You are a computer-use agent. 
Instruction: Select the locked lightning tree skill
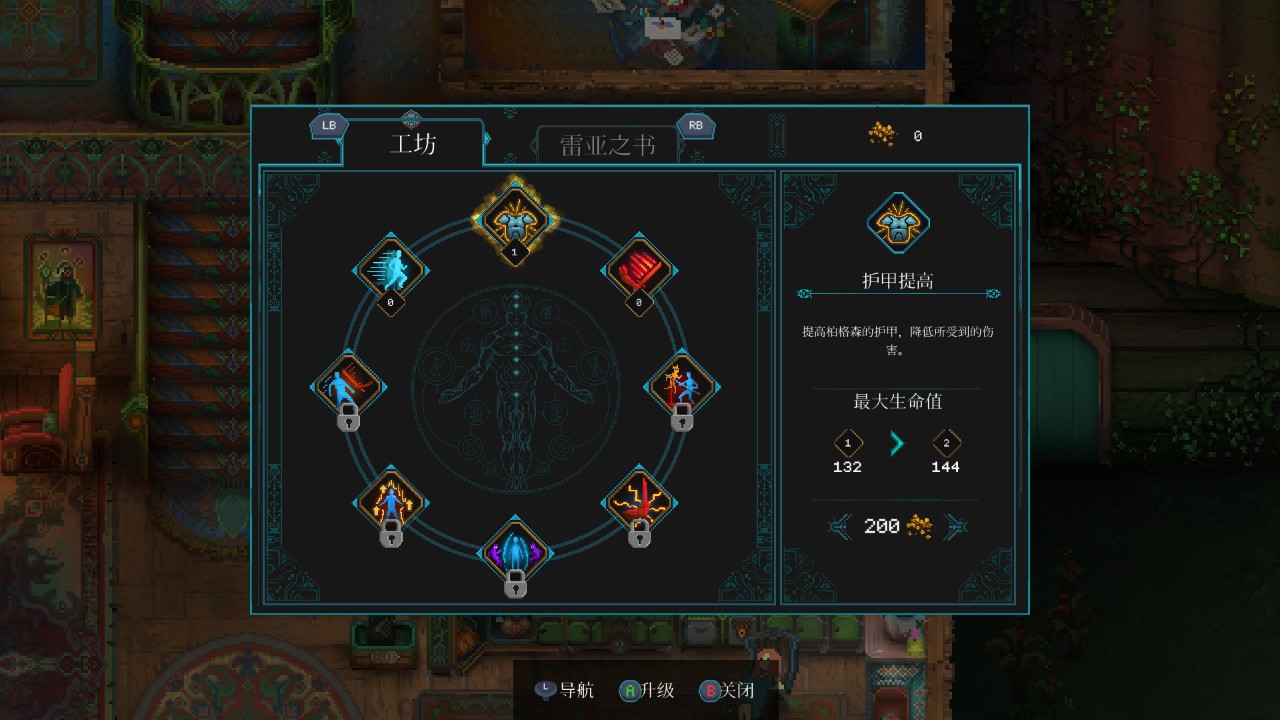click(640, 501)
